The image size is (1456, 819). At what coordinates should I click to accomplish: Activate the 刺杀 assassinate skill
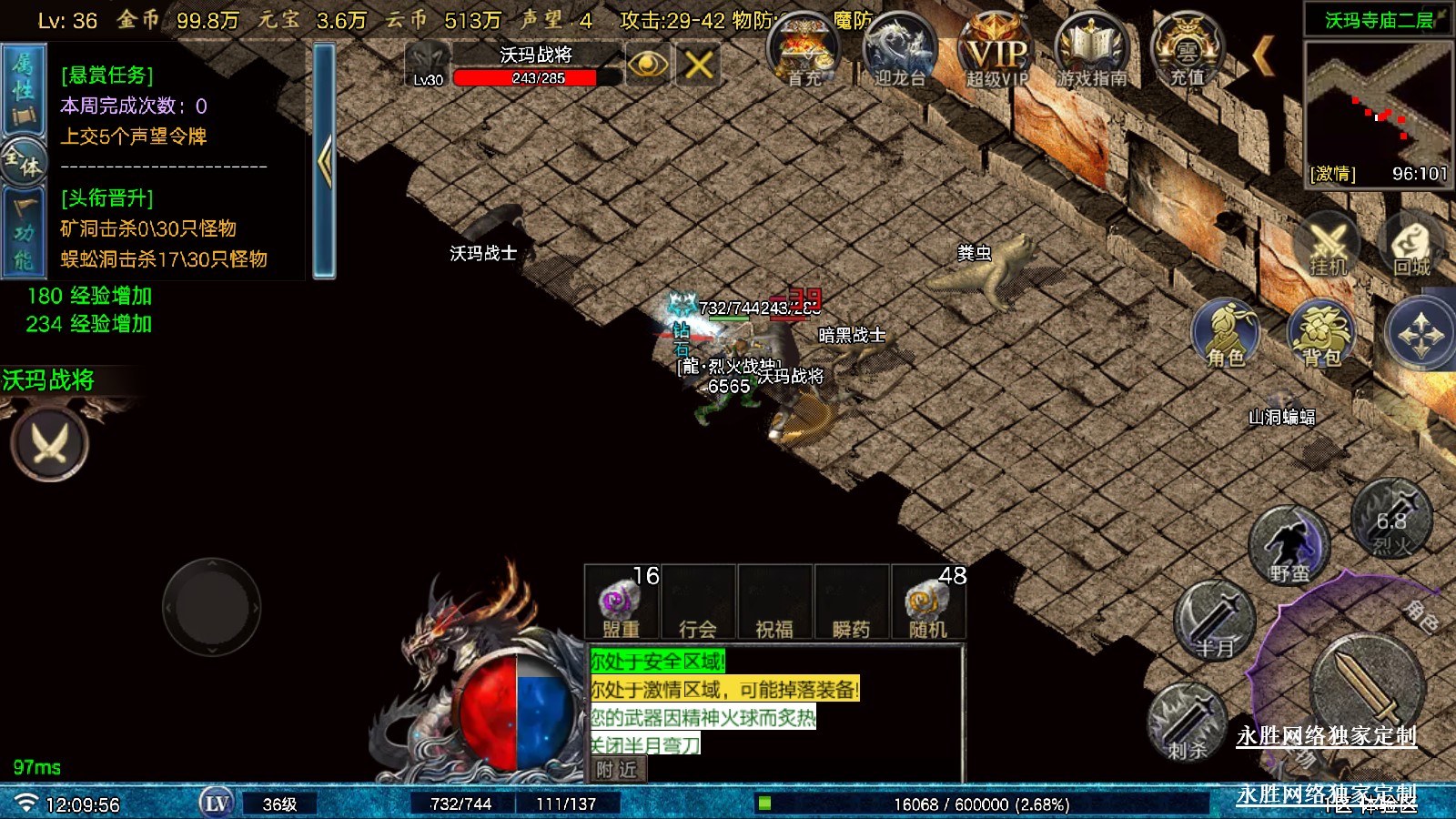[1187, 723]
